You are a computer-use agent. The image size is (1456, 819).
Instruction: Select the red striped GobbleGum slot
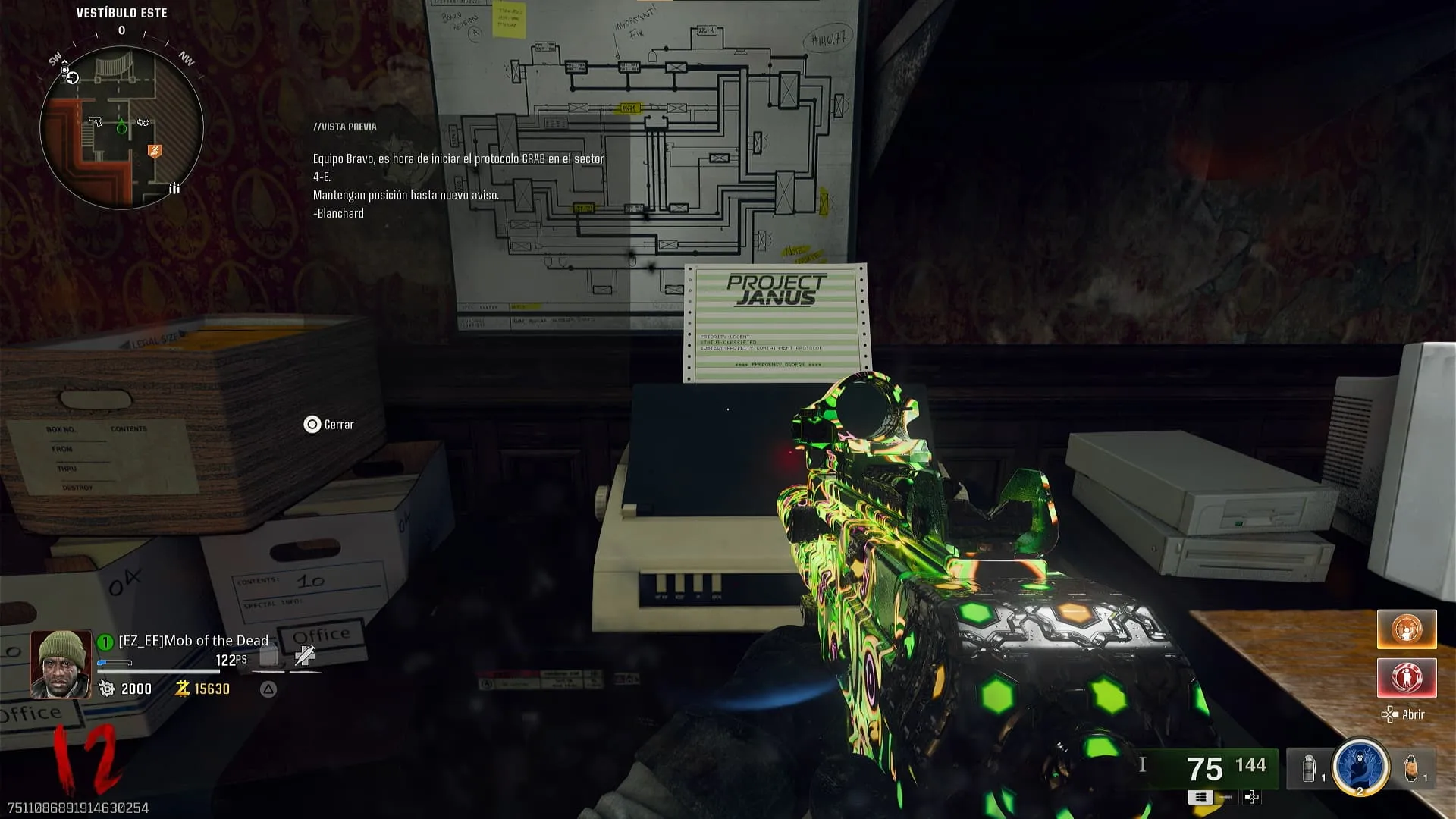tap(1407, 676)
